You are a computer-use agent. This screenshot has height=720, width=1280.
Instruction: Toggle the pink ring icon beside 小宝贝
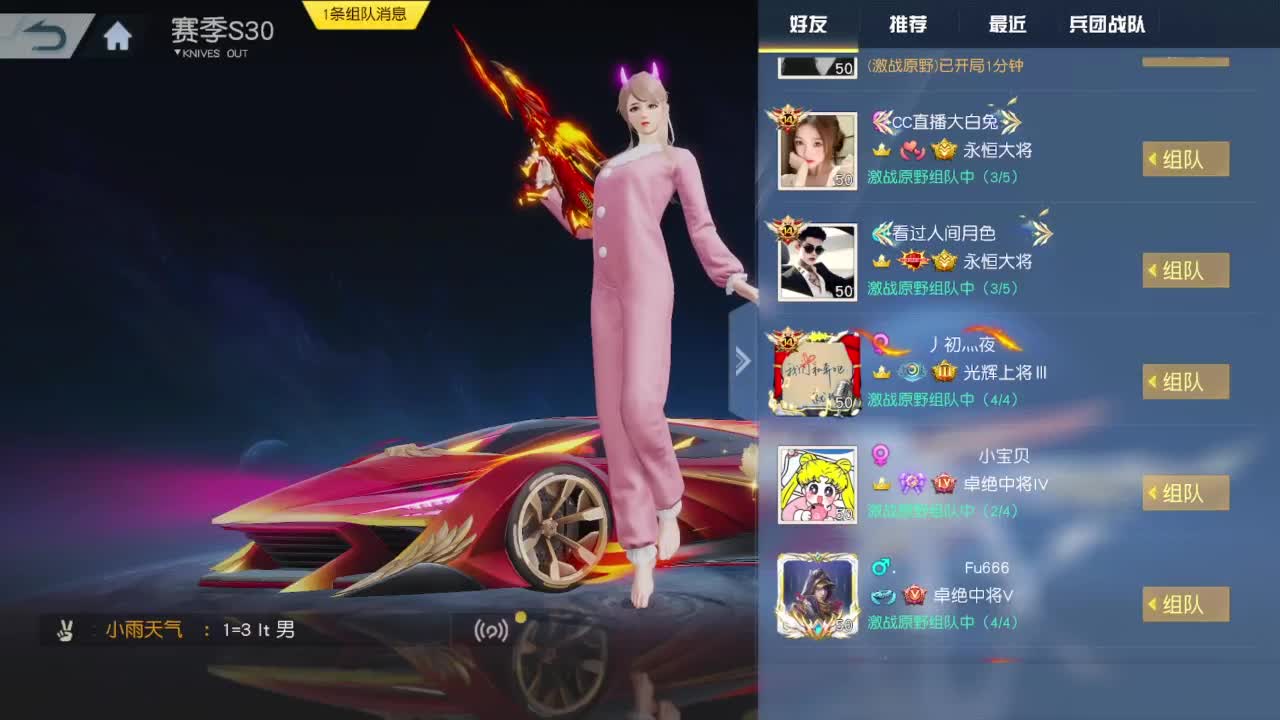(881, 453)
